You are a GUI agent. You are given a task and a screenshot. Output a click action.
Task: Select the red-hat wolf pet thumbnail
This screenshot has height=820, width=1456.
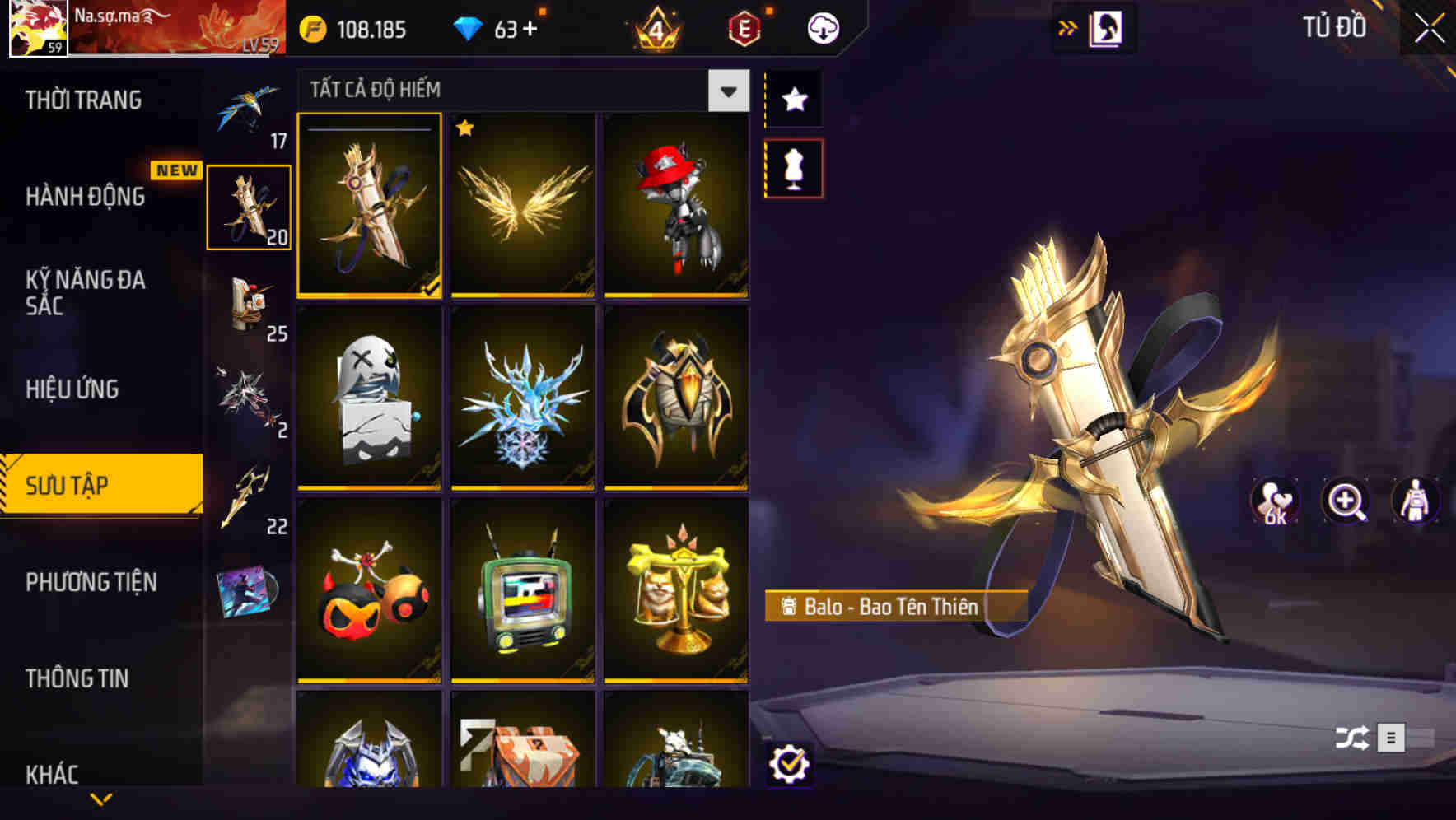coord(677,206)
